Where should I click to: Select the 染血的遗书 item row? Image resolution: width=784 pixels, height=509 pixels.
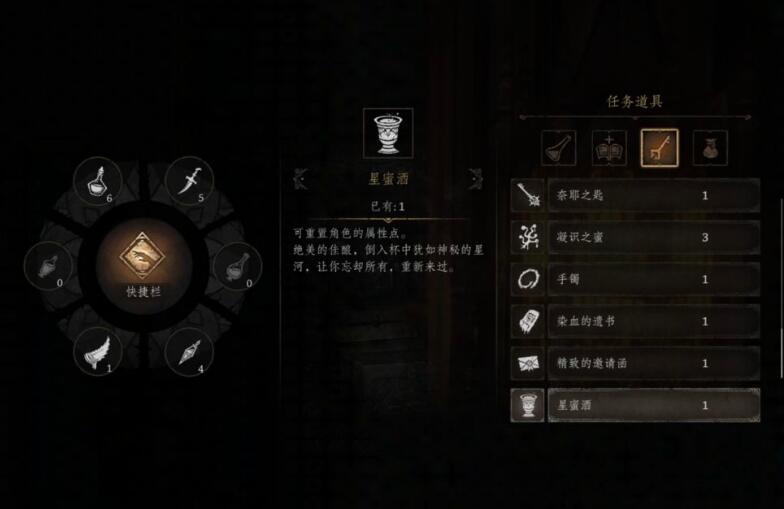click(x=636, y=322)
